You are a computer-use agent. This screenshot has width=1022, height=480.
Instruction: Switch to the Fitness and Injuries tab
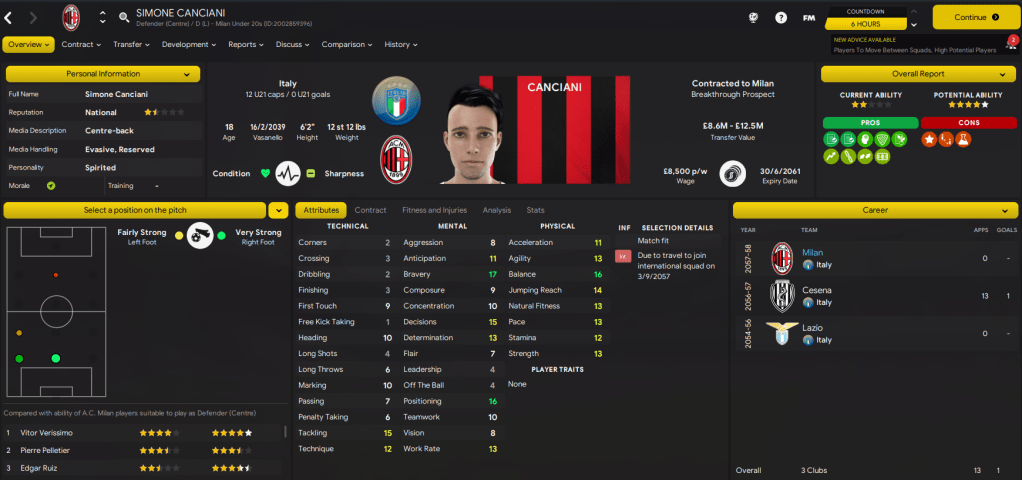(434, 210)
